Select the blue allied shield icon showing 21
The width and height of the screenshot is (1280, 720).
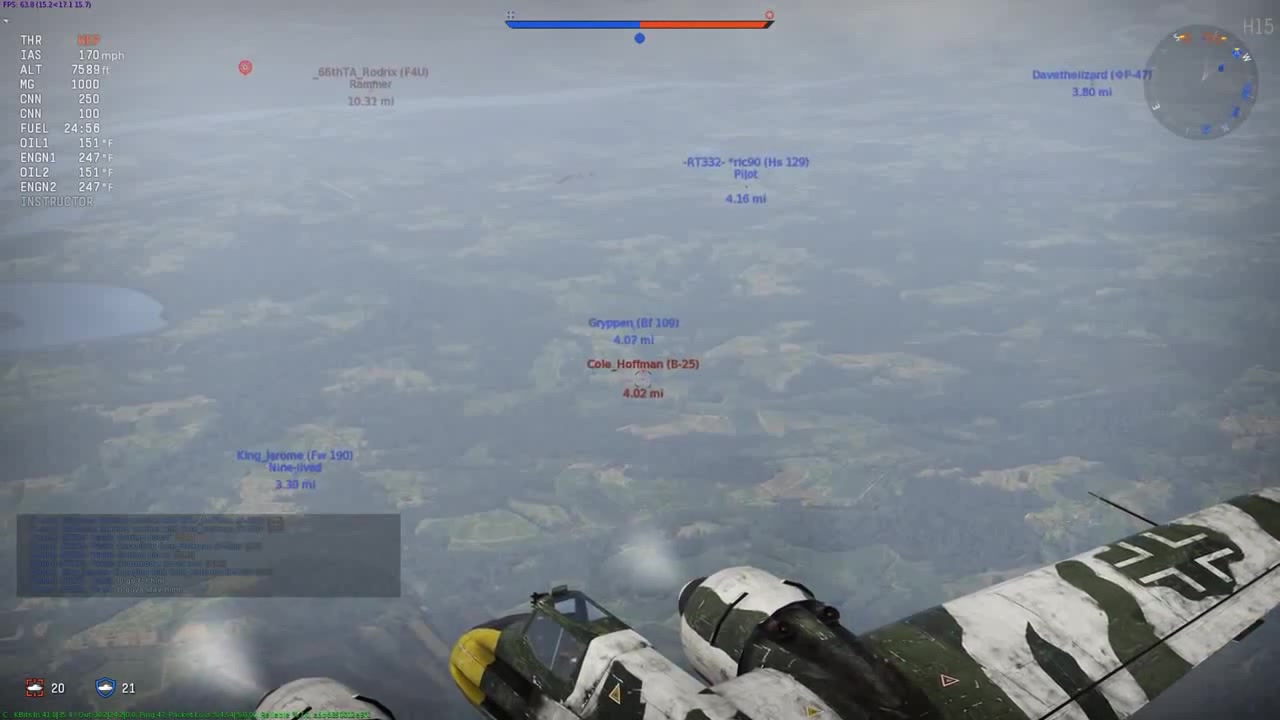pyautogui.click(x=105, y=688)
